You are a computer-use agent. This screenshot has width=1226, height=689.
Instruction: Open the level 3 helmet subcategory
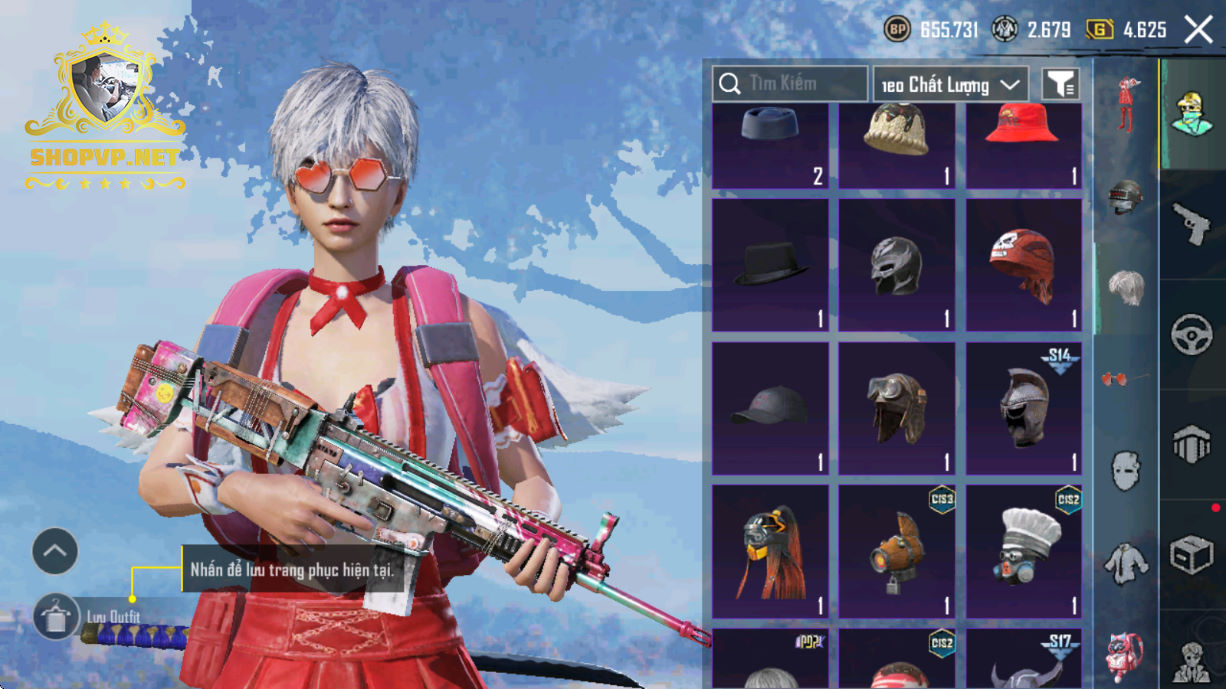tap(1126, 197)
